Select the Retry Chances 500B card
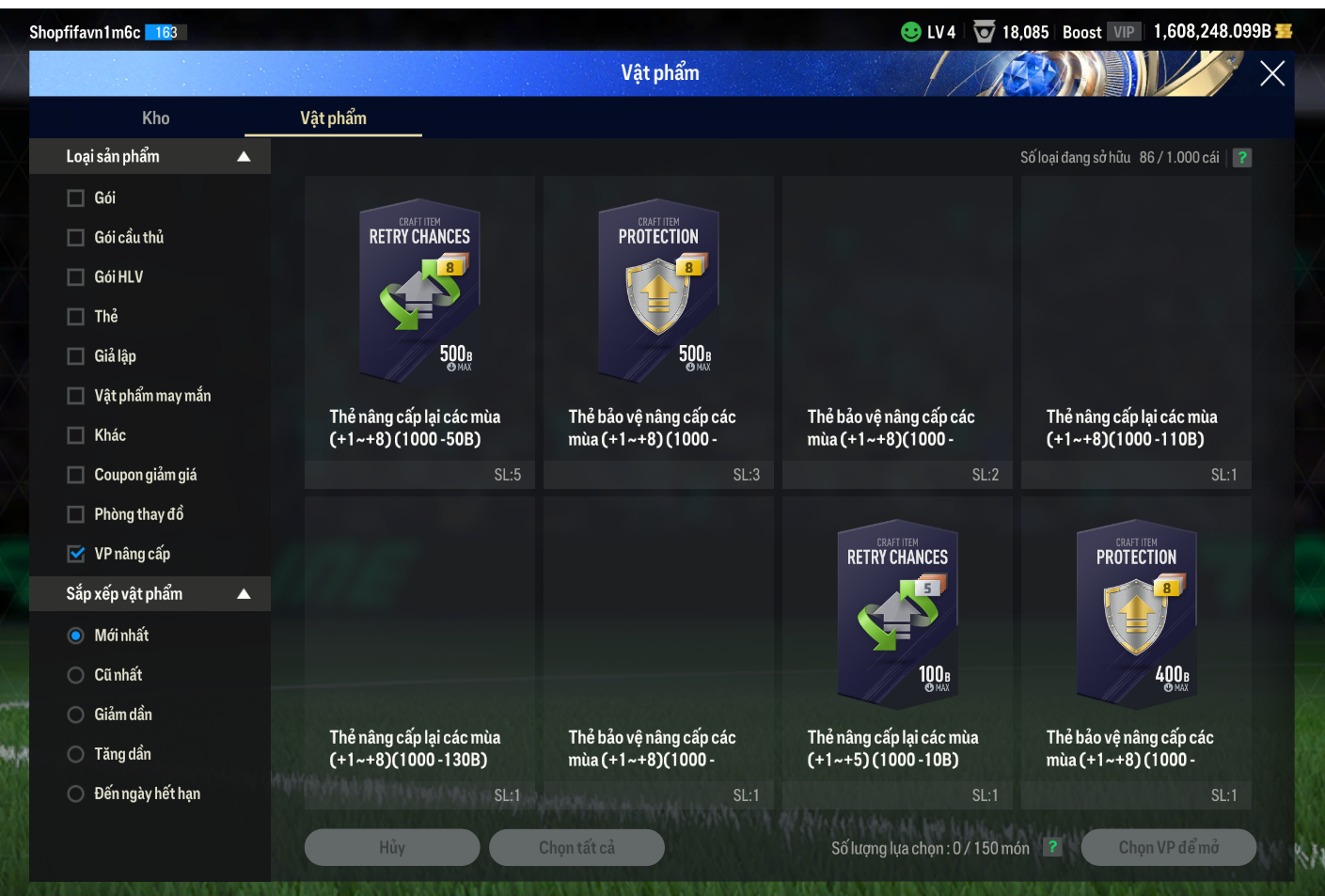This screenshot has height=896, width=1325. click(419, 291)
